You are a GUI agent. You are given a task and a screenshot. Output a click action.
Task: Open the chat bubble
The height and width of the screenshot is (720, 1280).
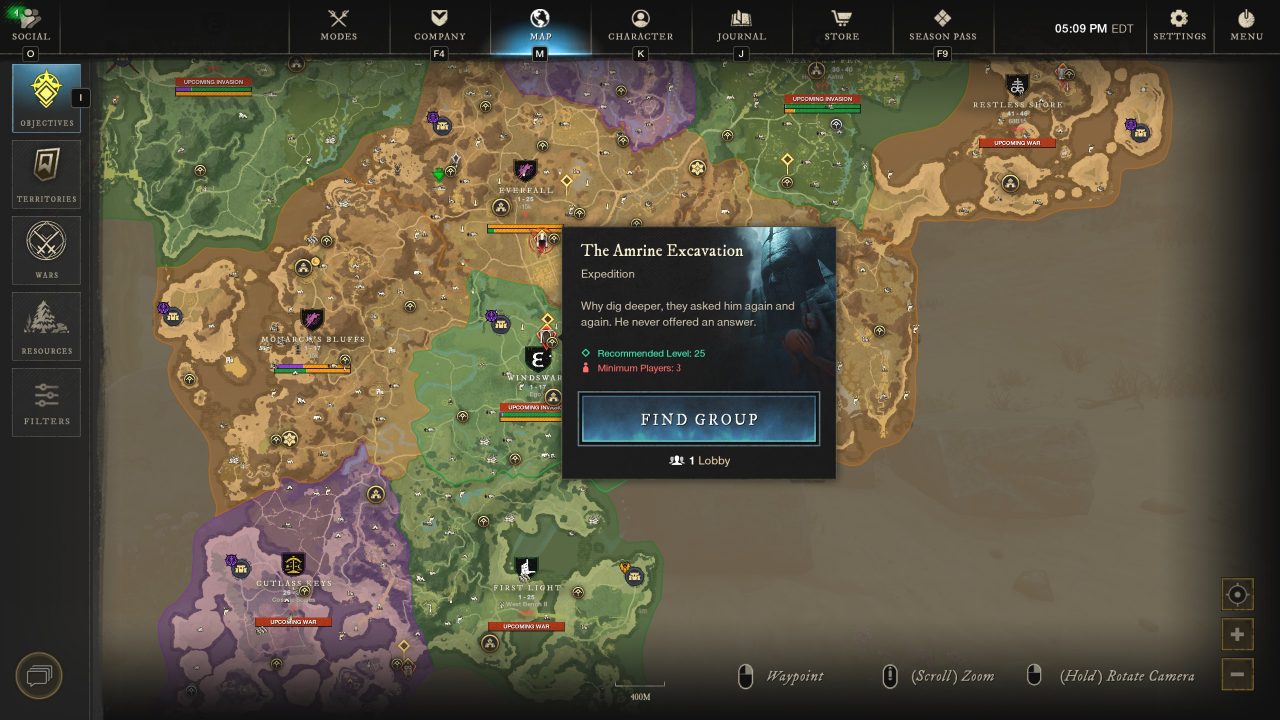pyautogui.click(x=37, y=676)
